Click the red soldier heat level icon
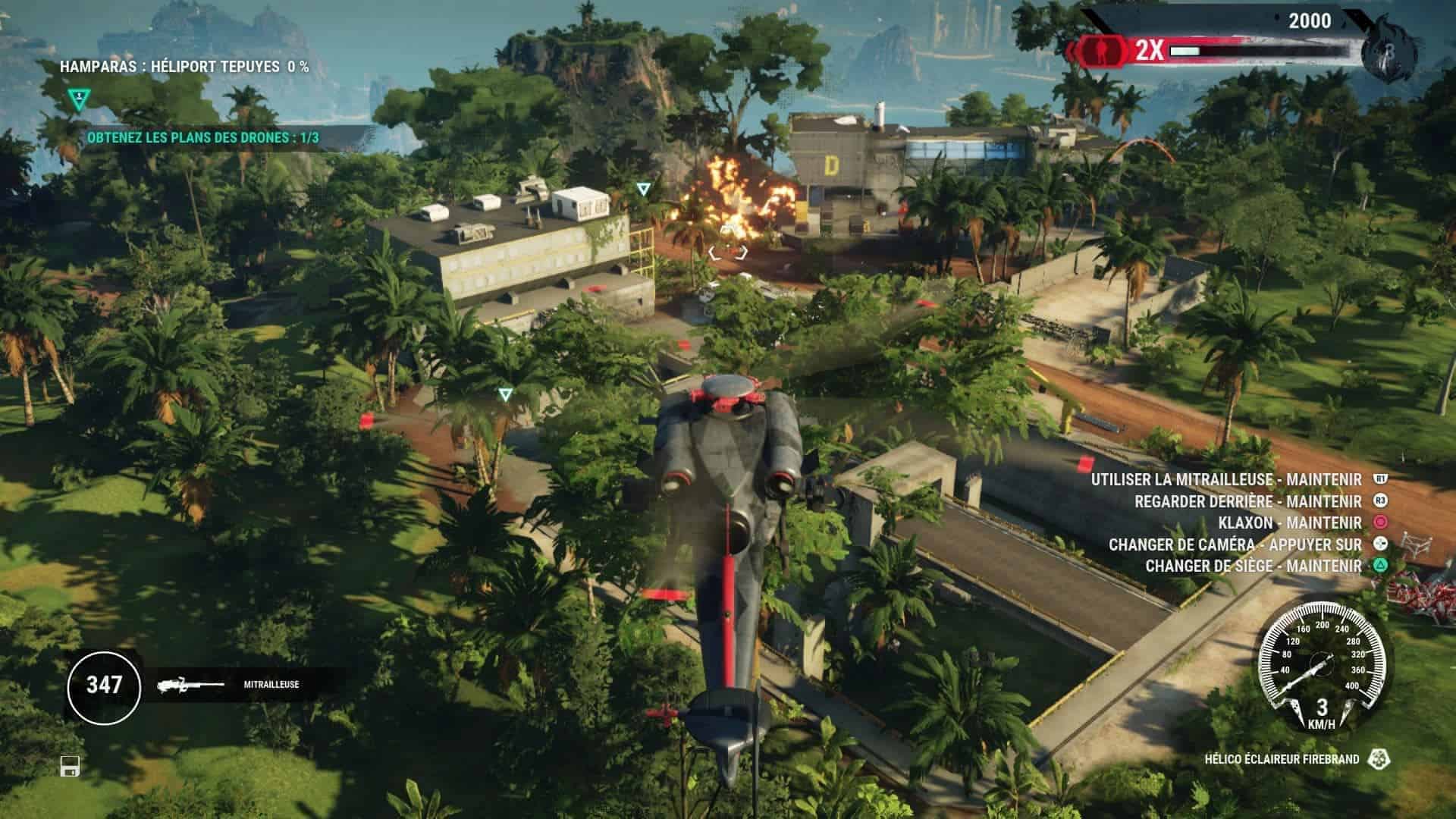Image resolution: width=1456 pixels, height=819 pixels. tap(1100, 50)
